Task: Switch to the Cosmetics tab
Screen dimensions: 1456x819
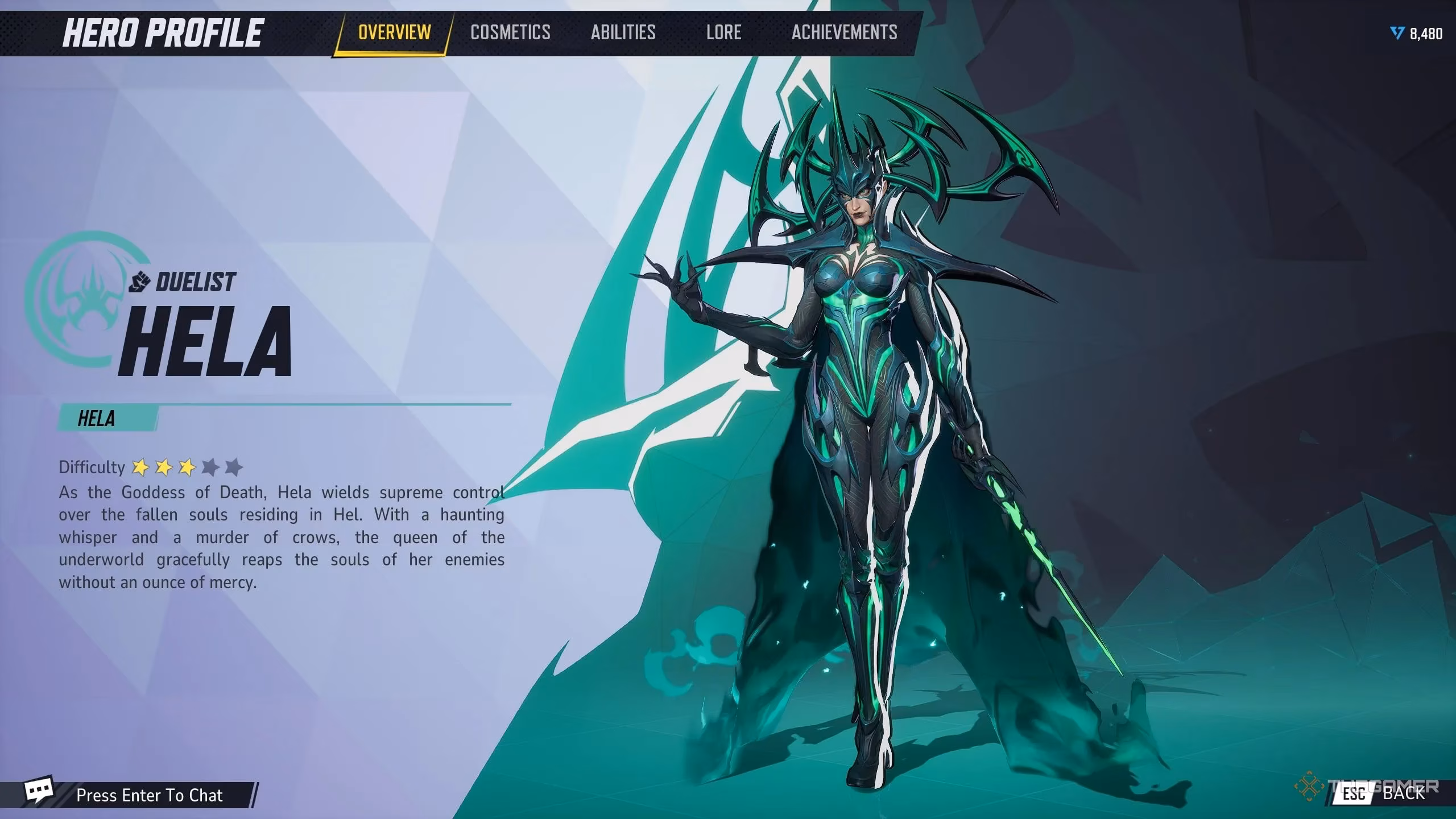Action: [510, 32]
